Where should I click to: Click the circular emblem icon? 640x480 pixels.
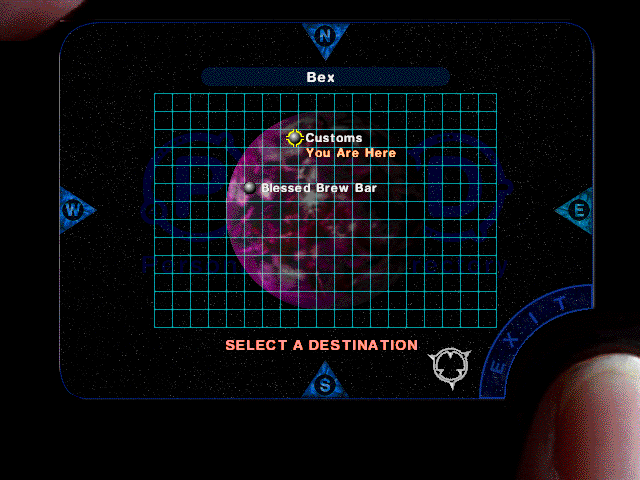pyautogui.click(x=449, y=364)
